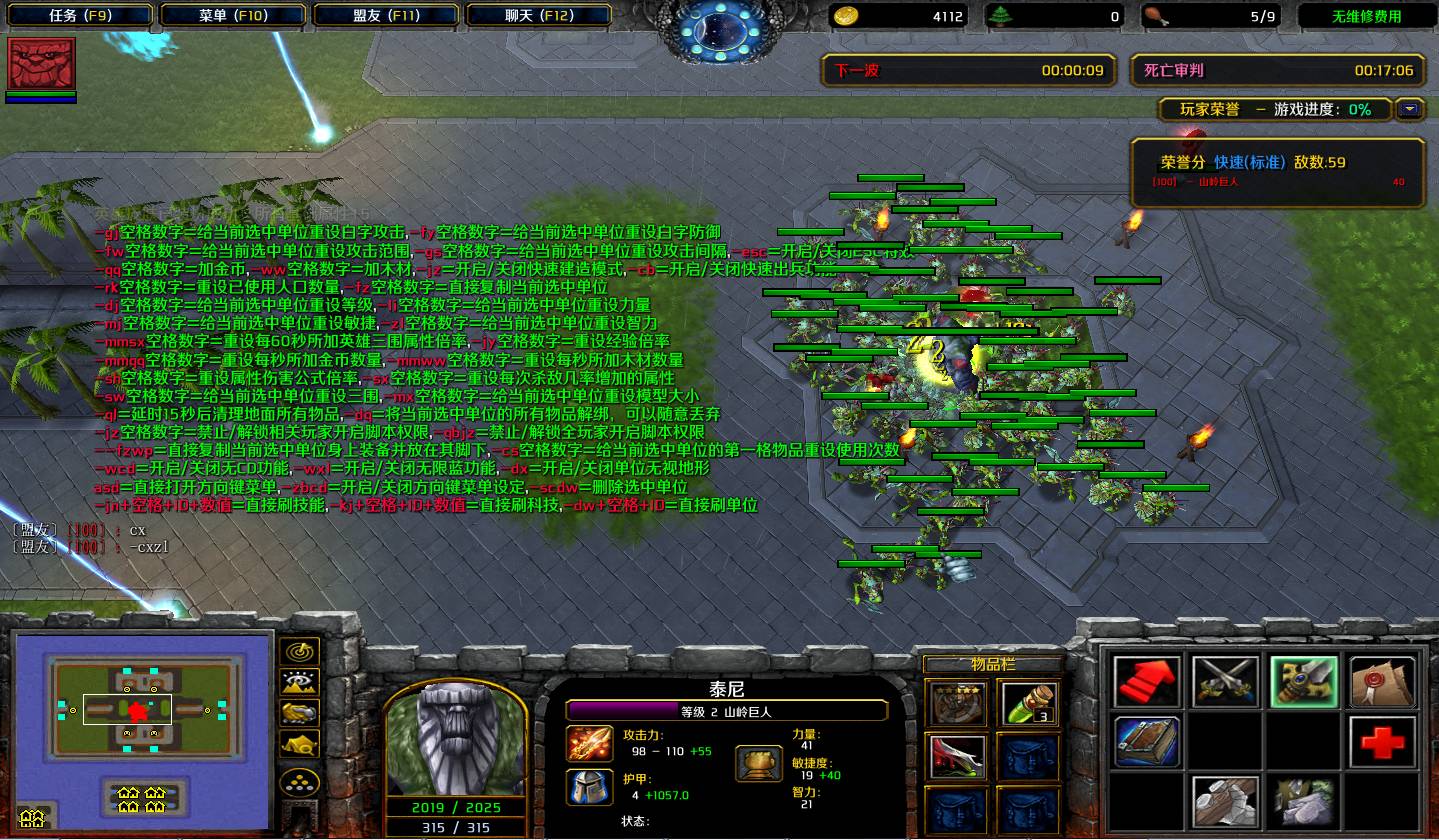Activate the minimap signal ping button
Screen dimensions: 1439x840
[x=300, y=652]
